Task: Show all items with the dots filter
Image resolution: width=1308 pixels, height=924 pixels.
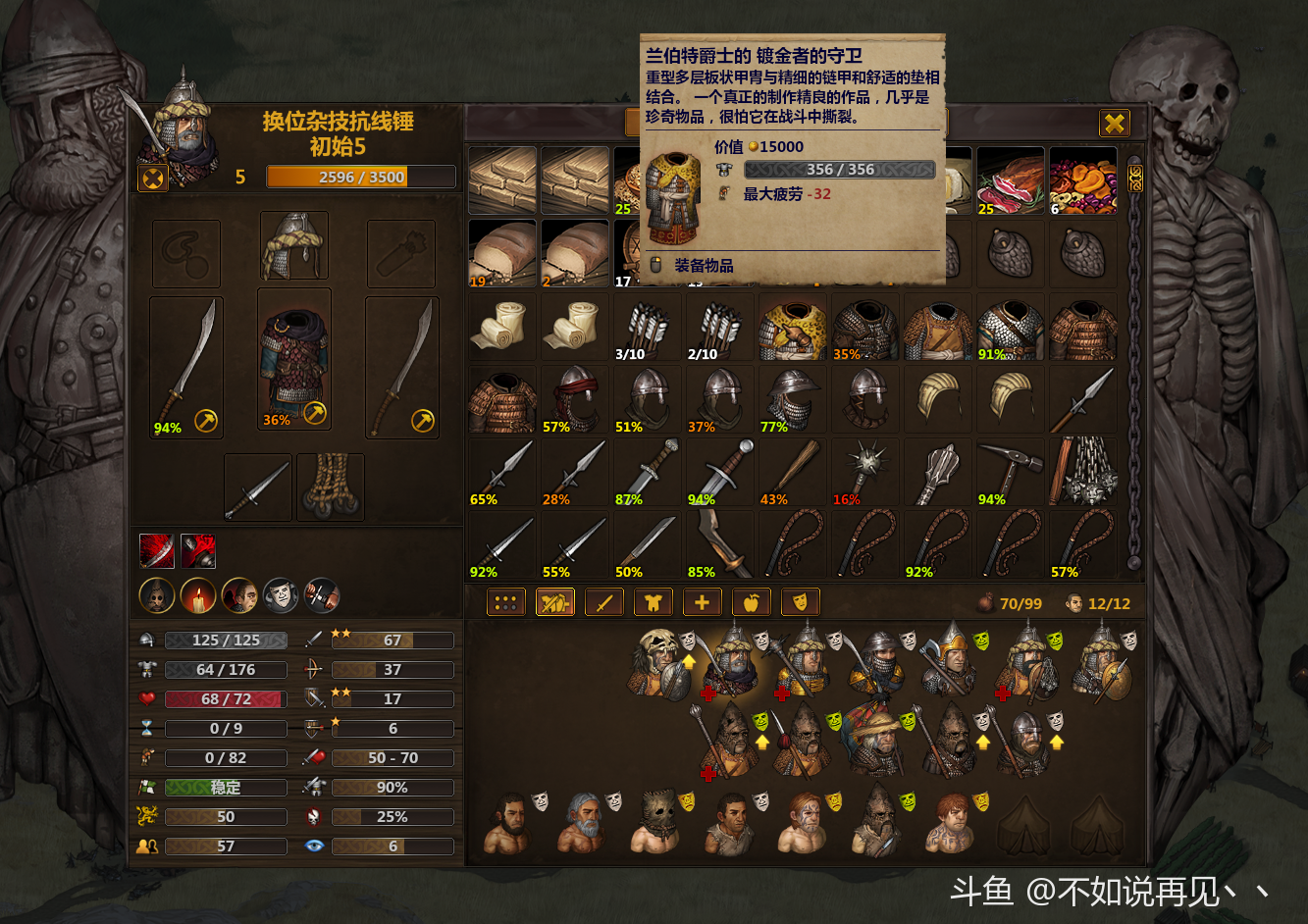Action: pyautogui.click(x=505, y=603)
